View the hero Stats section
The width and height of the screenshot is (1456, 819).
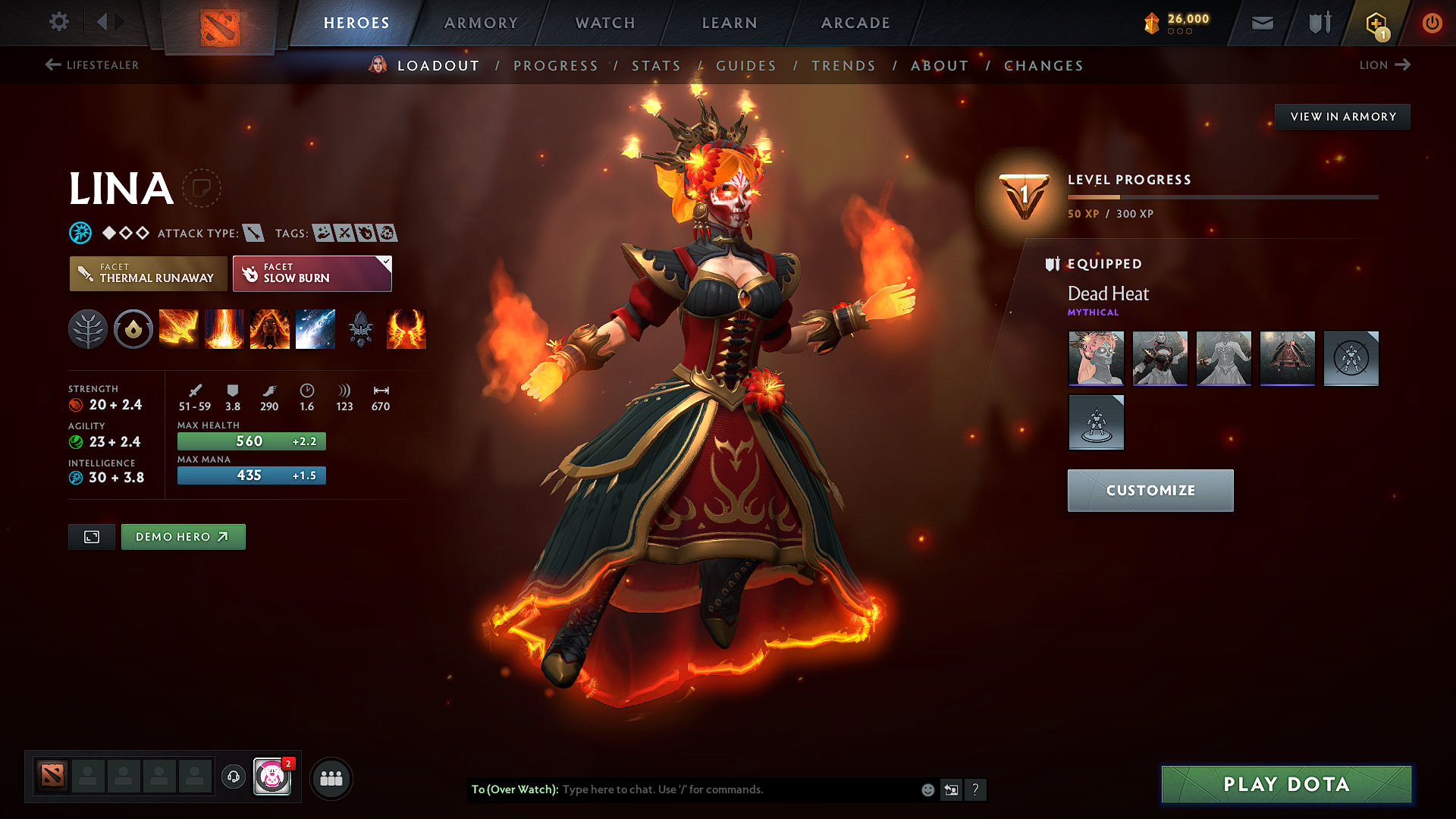click(656, 66)
